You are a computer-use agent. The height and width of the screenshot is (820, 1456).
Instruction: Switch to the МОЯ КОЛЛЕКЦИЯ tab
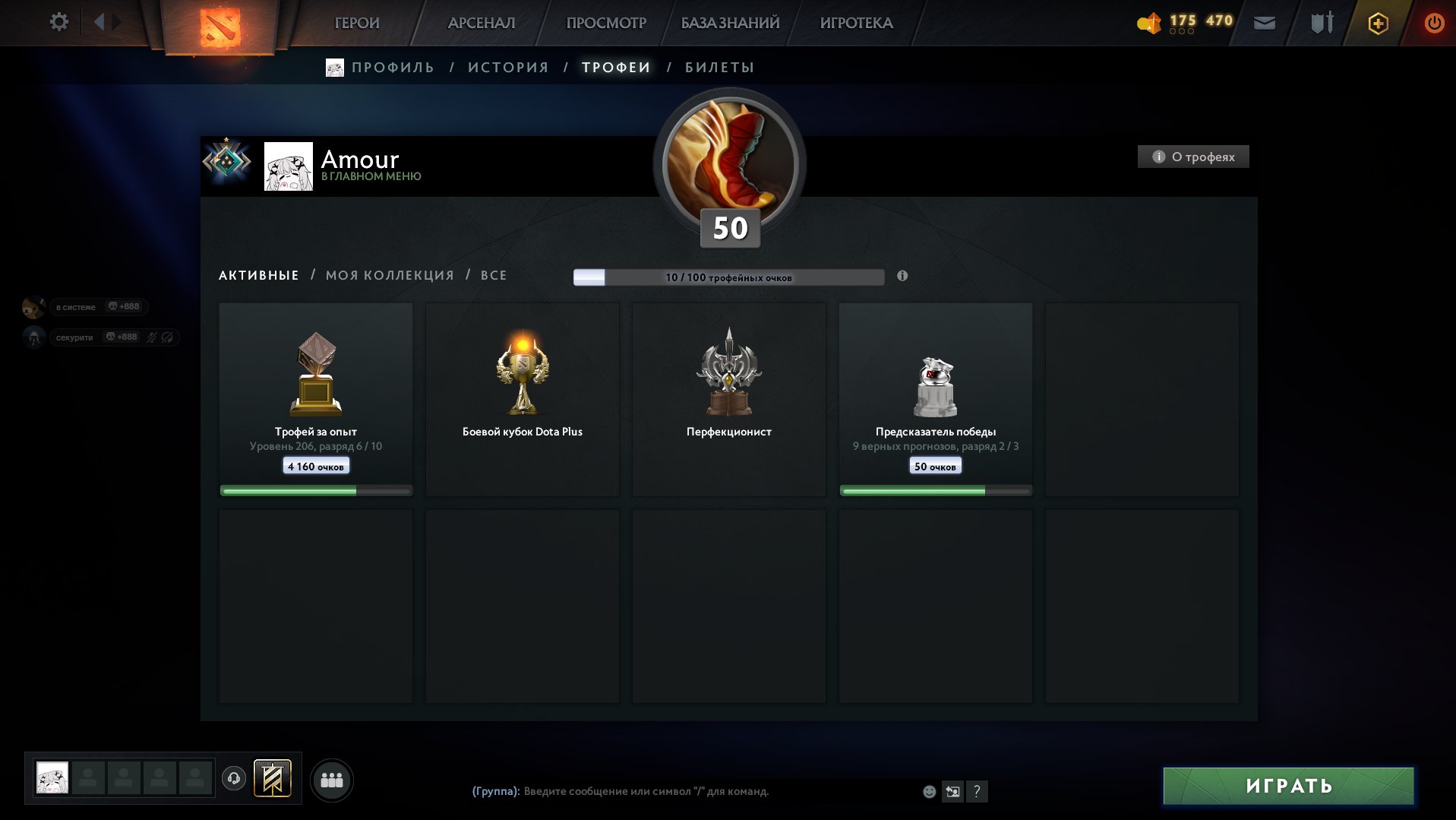pyautogui.click(x=390, y=275)
